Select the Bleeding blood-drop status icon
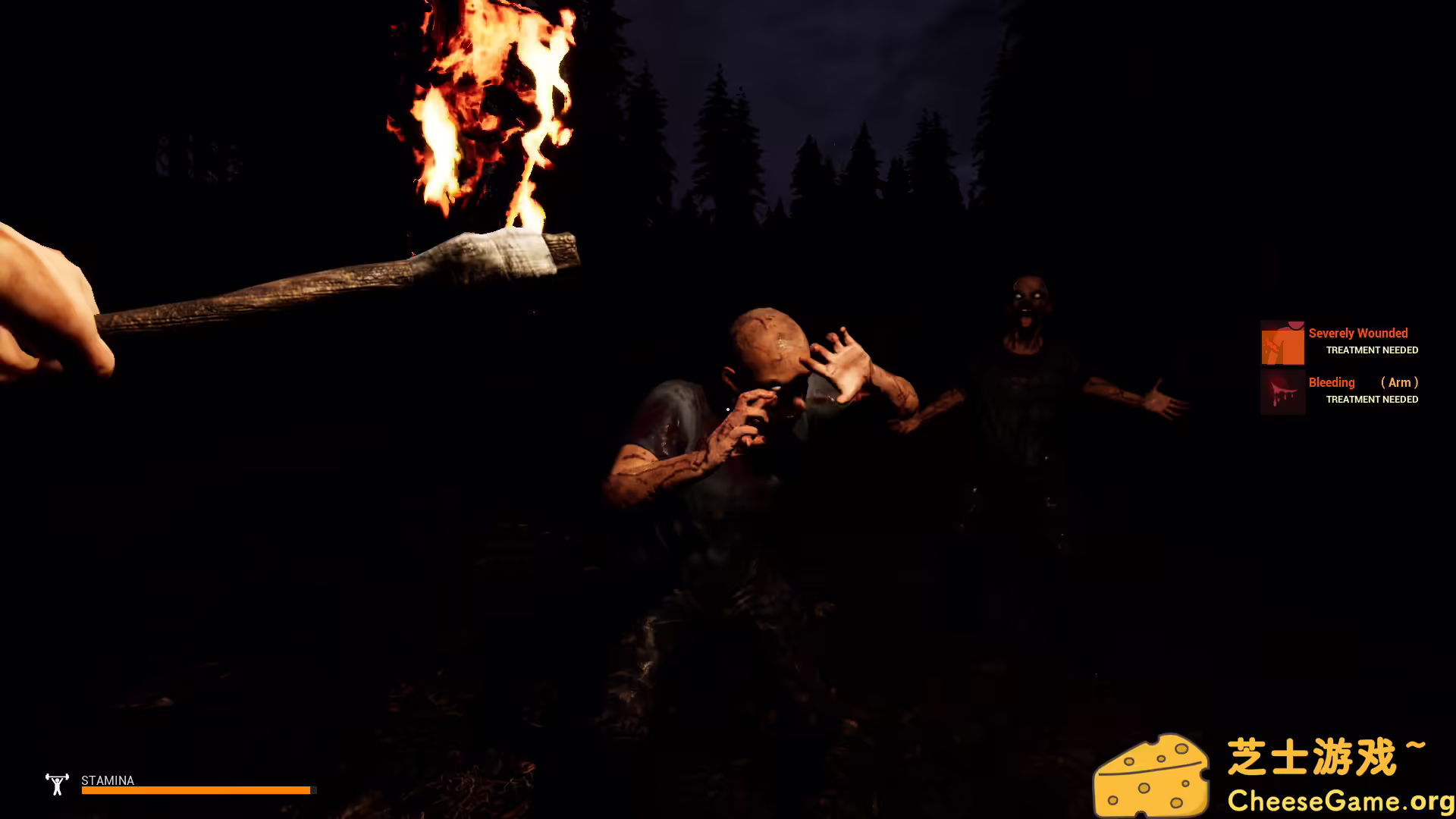The height and width of the screenshot is (819, 1456). pyautogui.click(x=1282, y=391)
